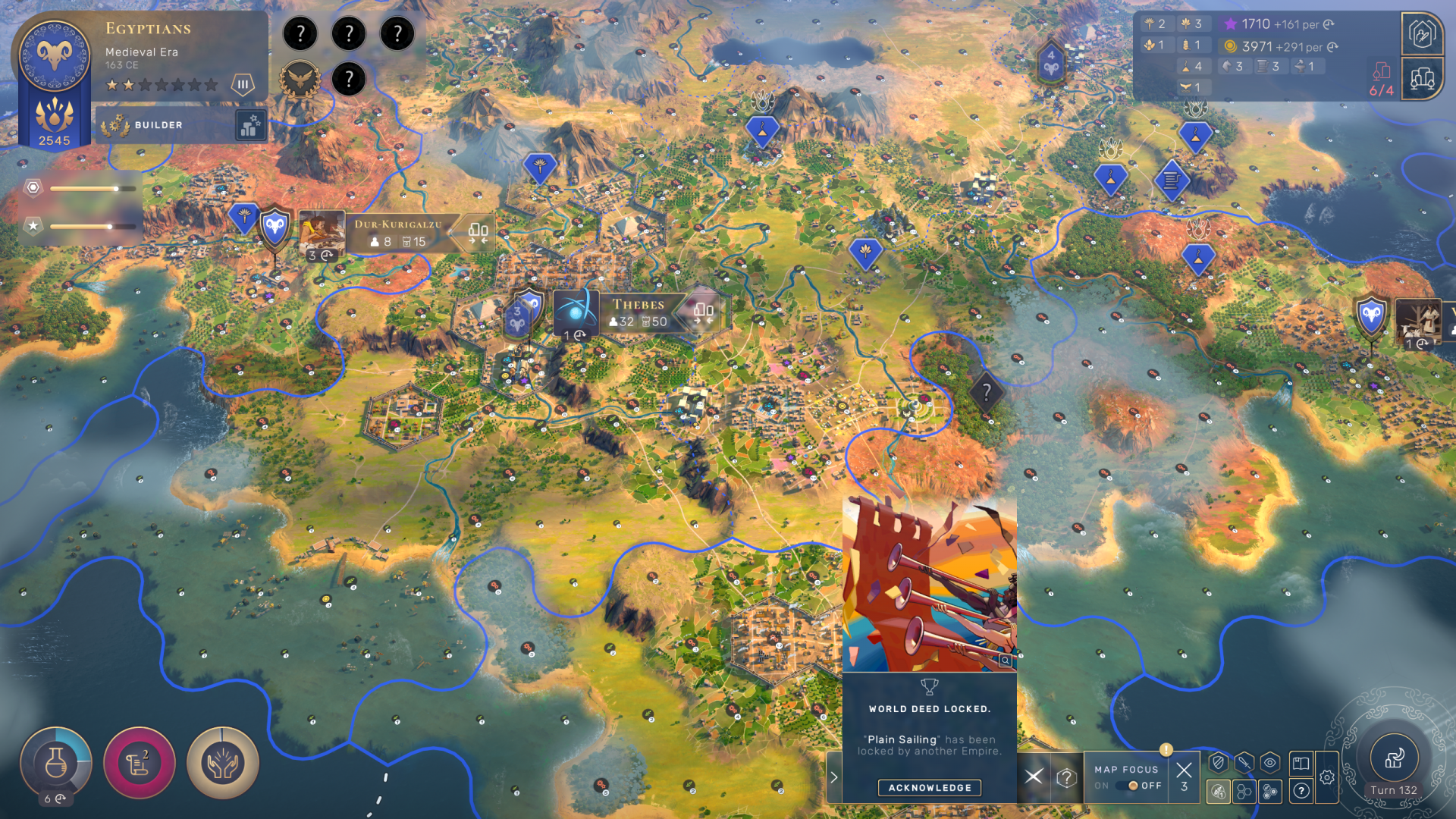The image size is (1456, 819).
Task: Open the game settings gear
Action: coord(1327,777)
